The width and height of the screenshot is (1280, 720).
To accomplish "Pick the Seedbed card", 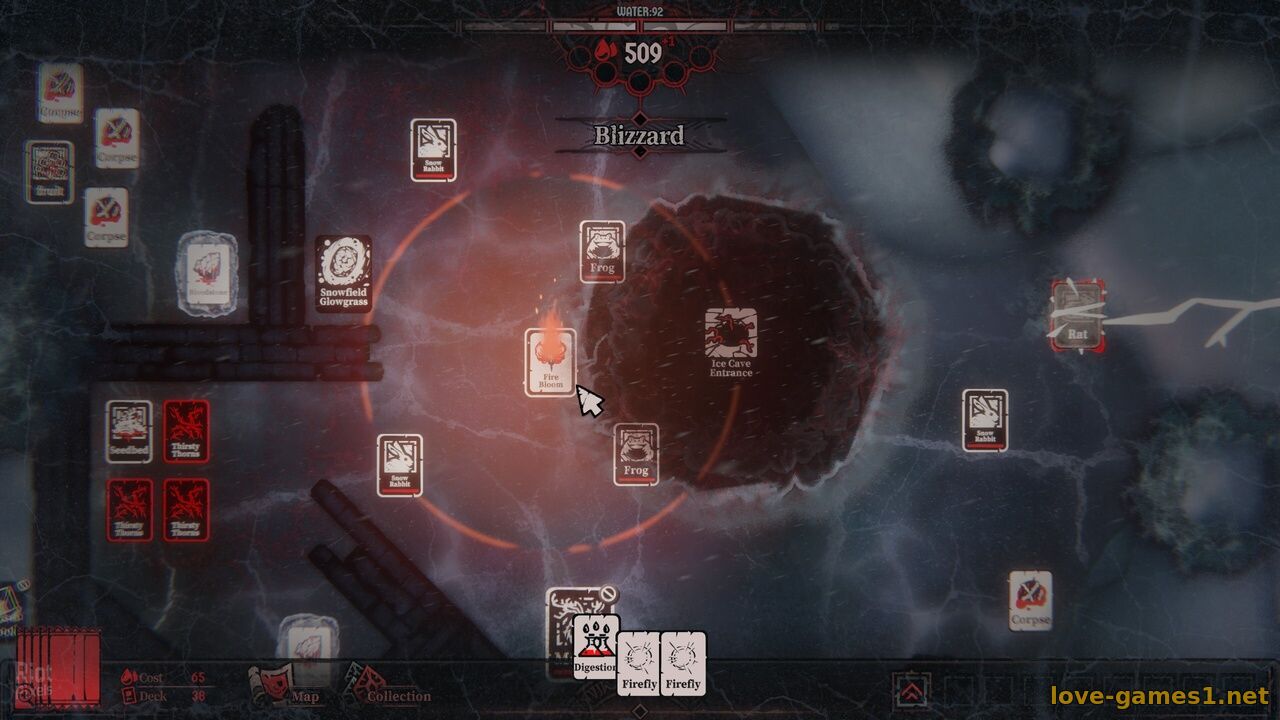I will coord(129,431).
